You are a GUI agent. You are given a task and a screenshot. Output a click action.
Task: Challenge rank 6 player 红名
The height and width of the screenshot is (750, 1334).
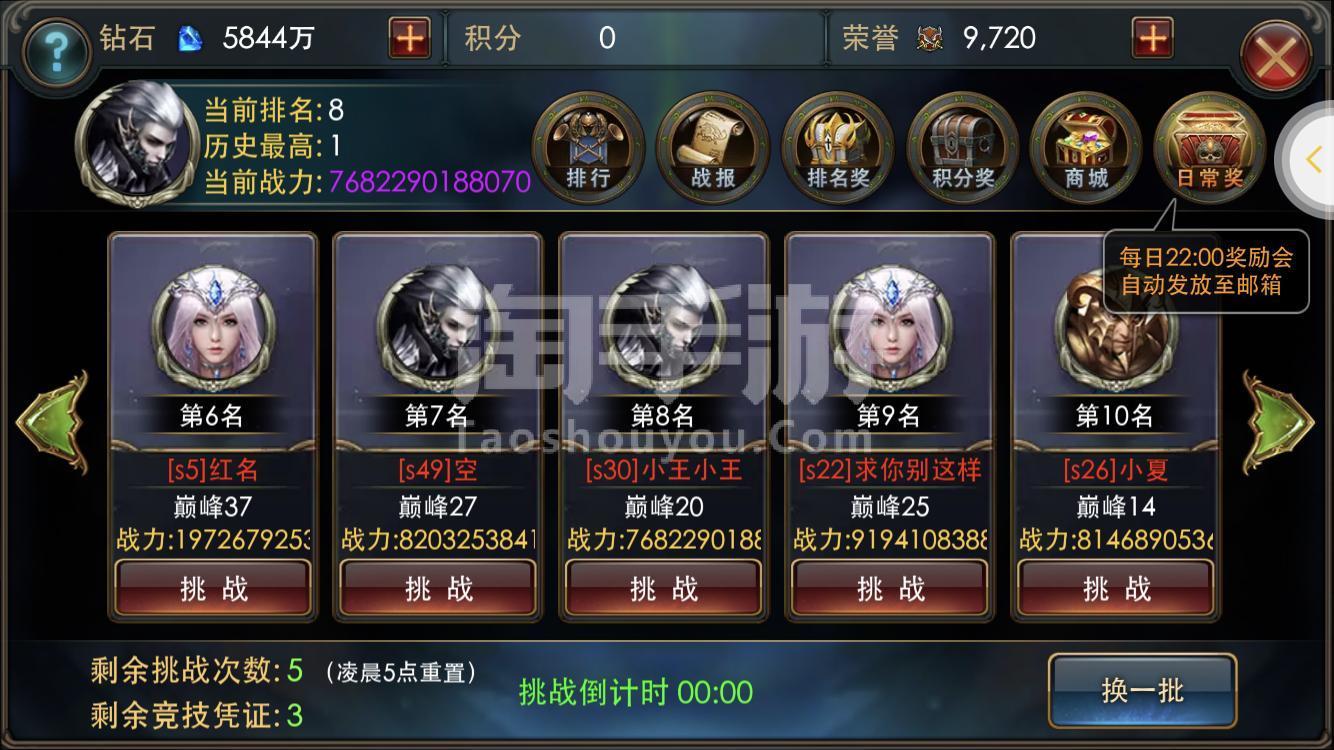(x=213, y=588)
